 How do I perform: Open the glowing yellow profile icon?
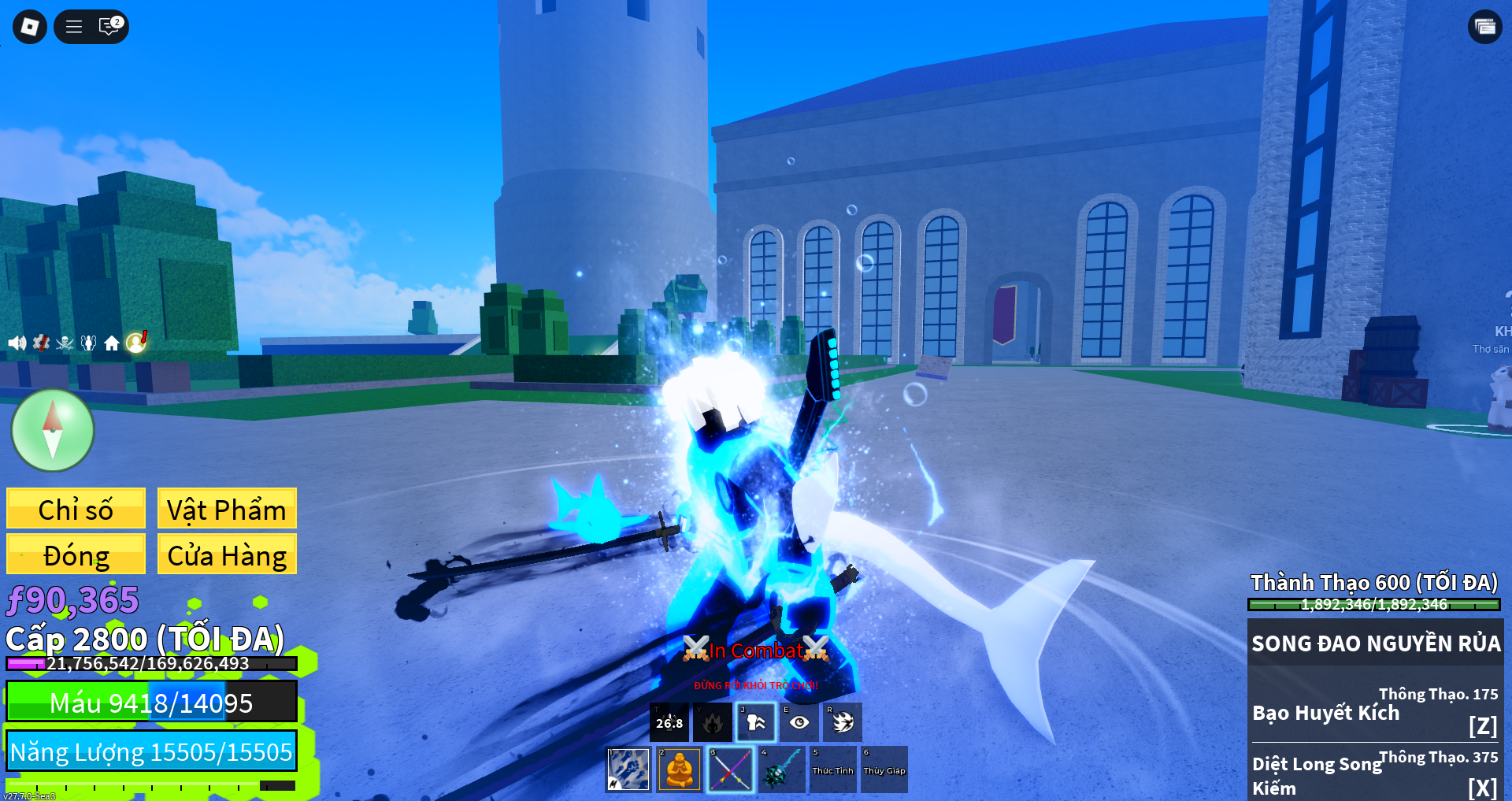[x=136, y=342]
